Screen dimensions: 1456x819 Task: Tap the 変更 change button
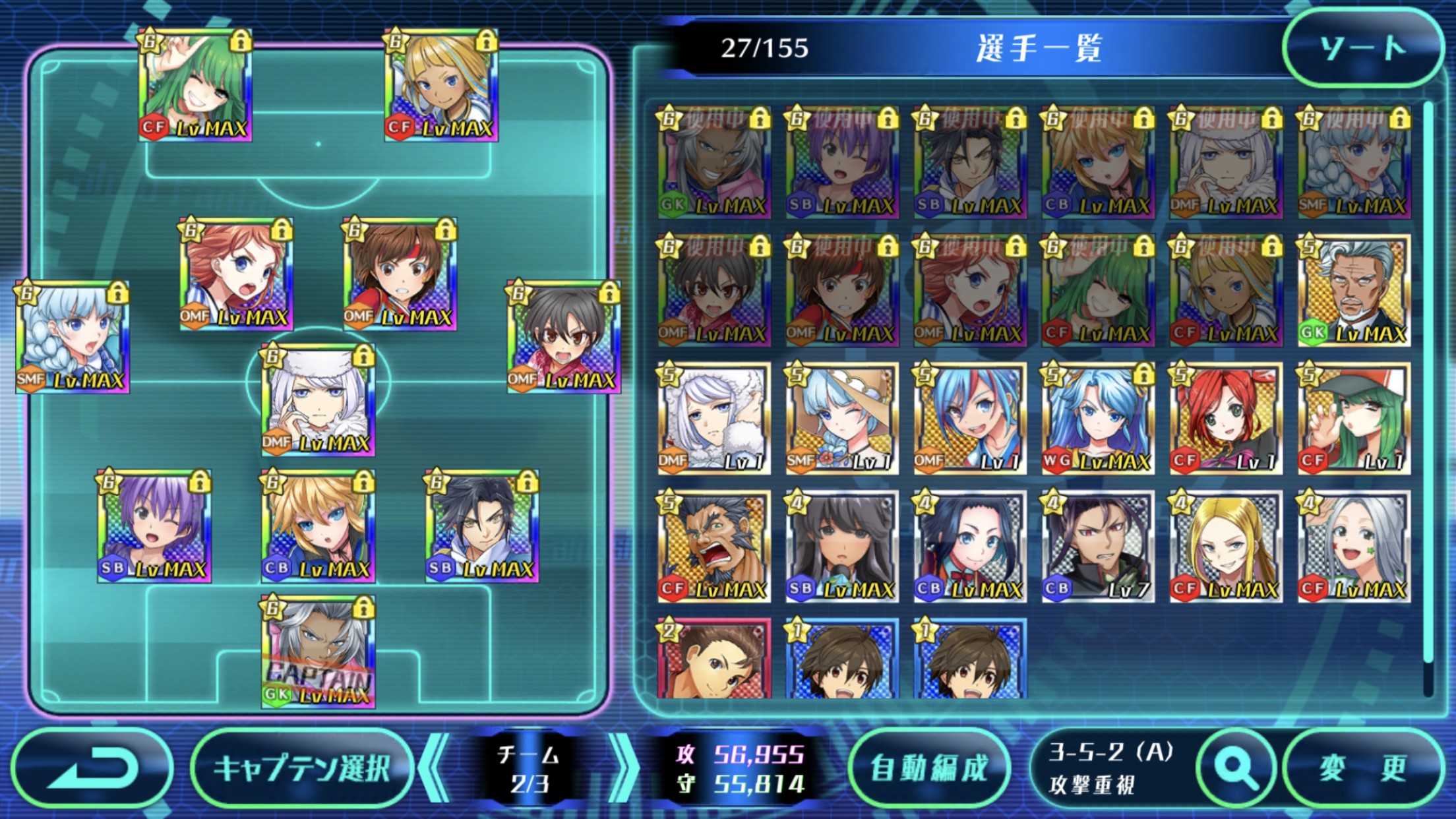pos(1362,768)
